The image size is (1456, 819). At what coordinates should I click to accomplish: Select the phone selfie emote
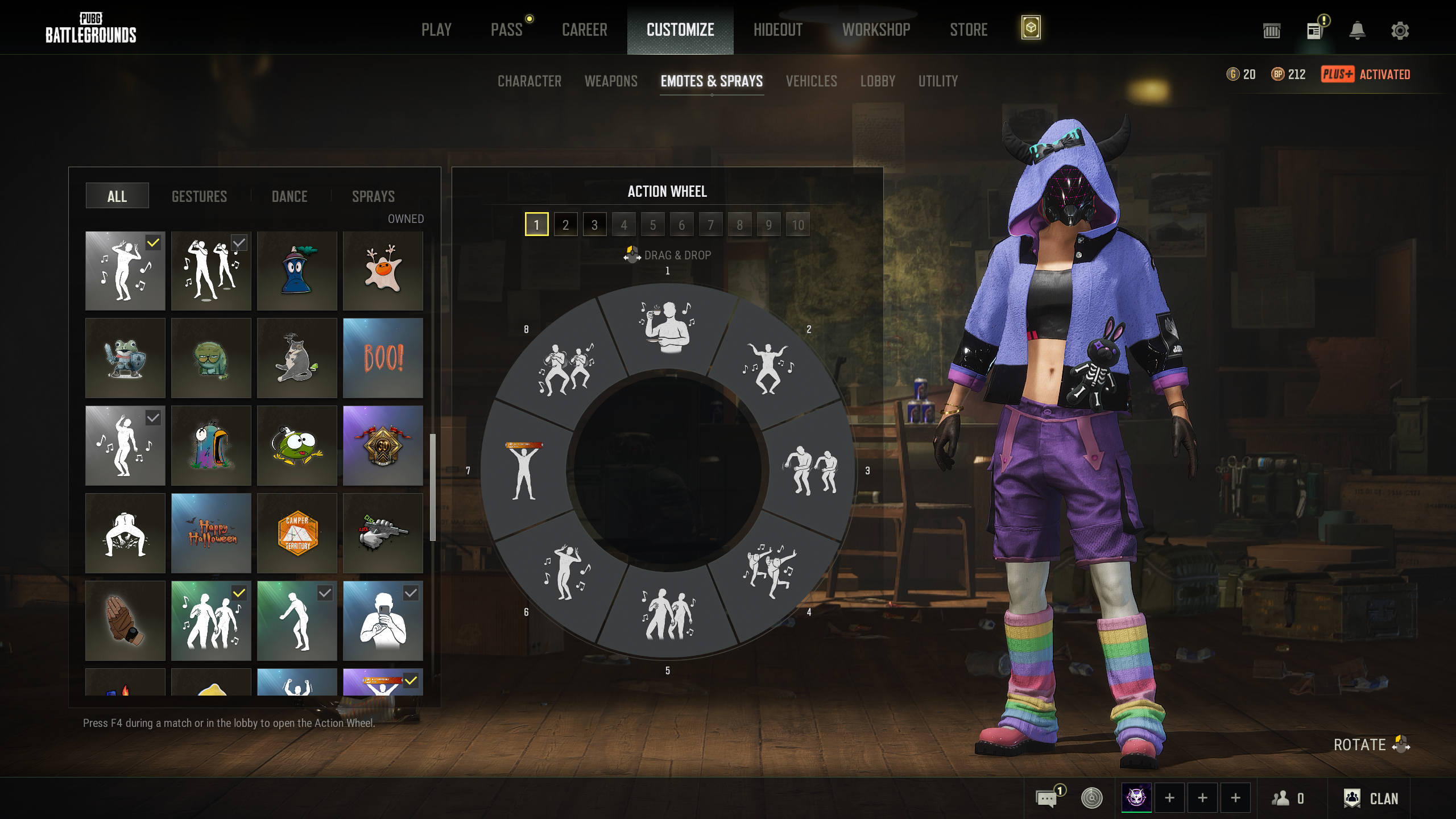pos(383,621)
